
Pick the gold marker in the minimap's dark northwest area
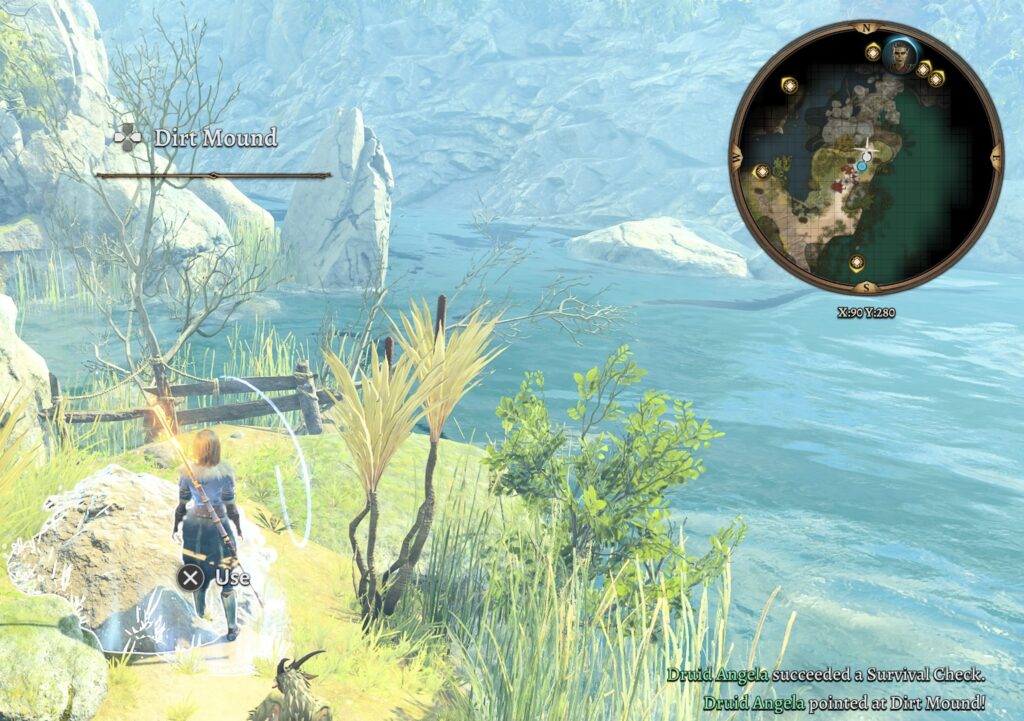(790, 86)
